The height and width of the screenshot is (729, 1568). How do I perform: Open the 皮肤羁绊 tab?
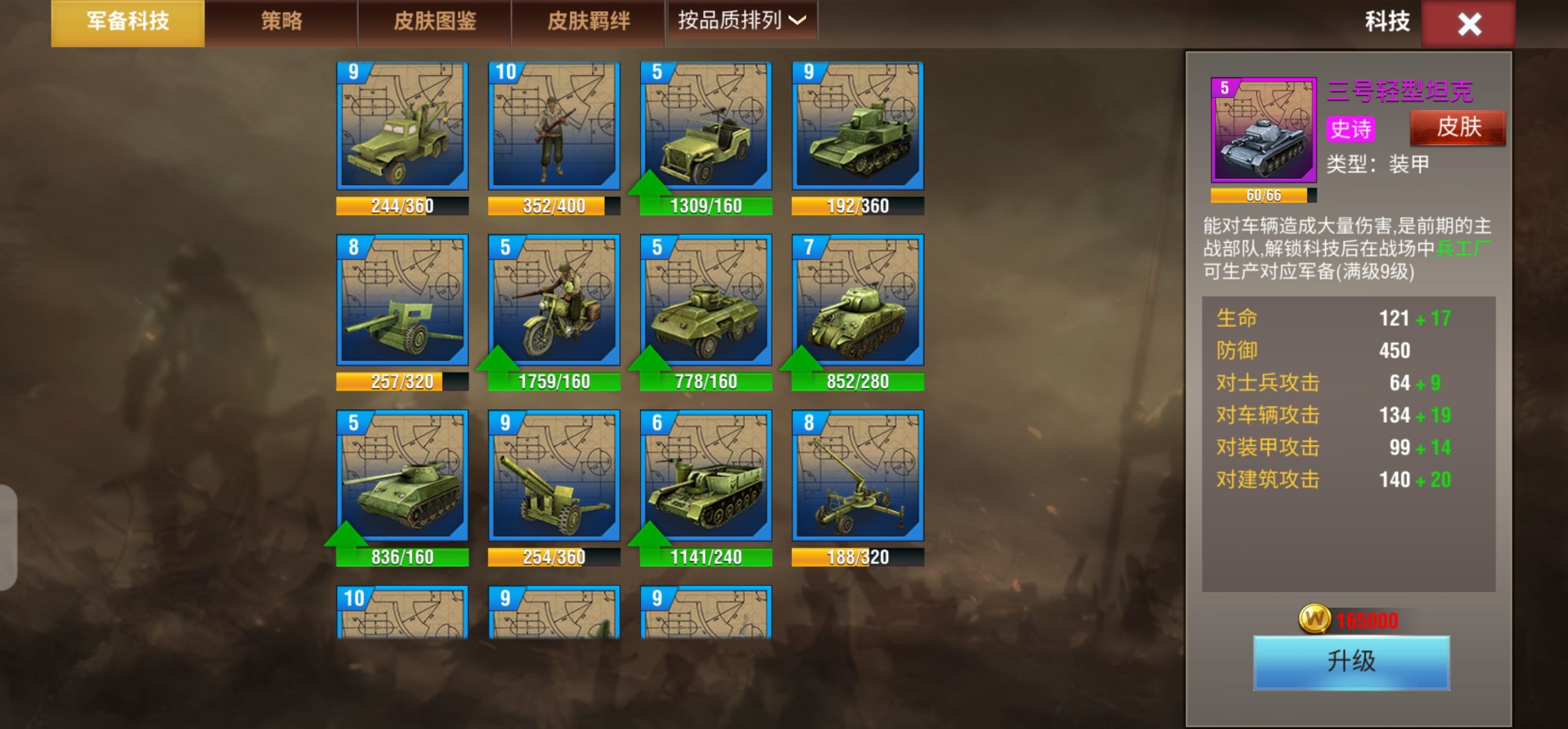(588, 22)
